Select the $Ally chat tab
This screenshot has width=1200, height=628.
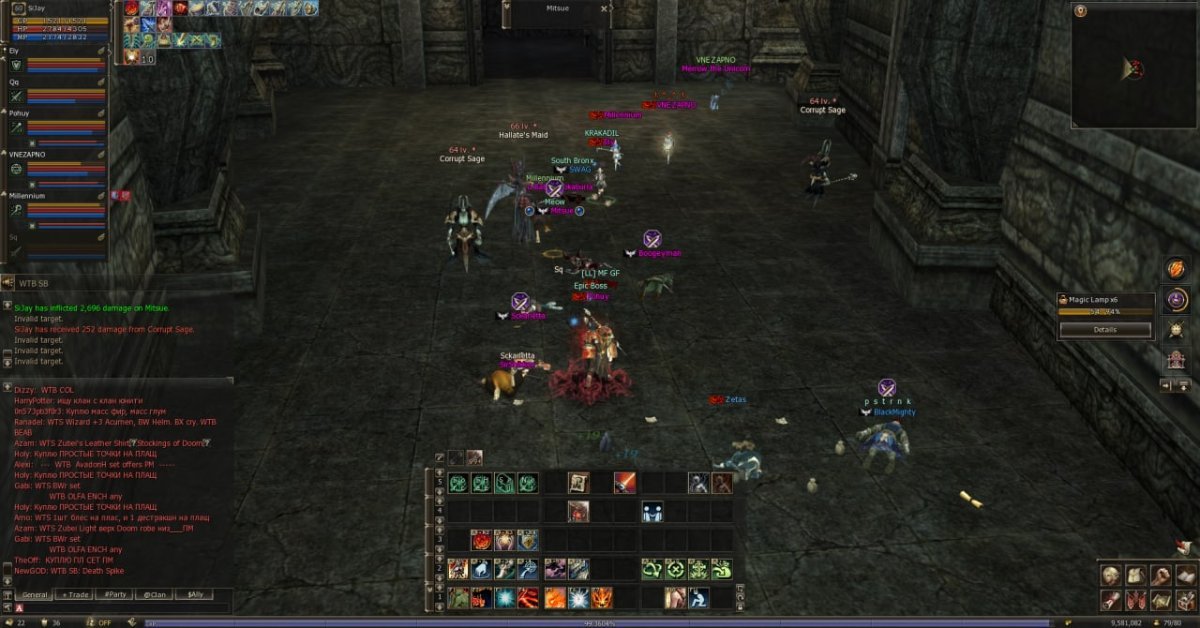coord(193,595)
